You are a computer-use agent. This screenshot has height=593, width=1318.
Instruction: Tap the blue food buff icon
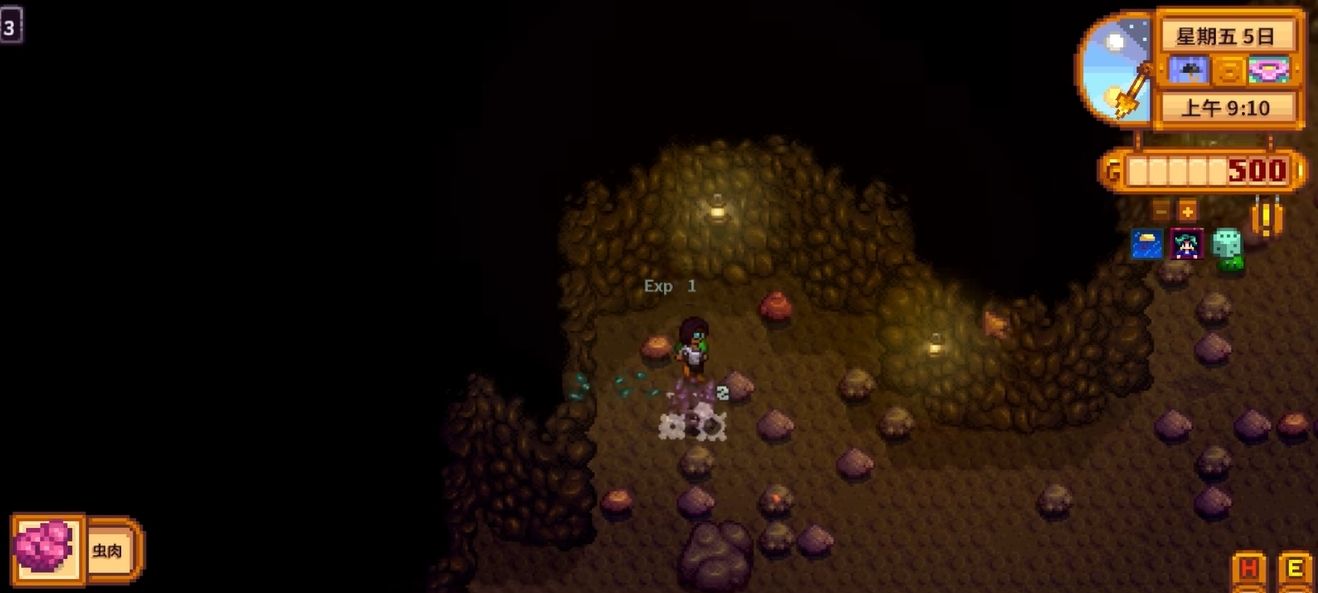(1147, 244)
